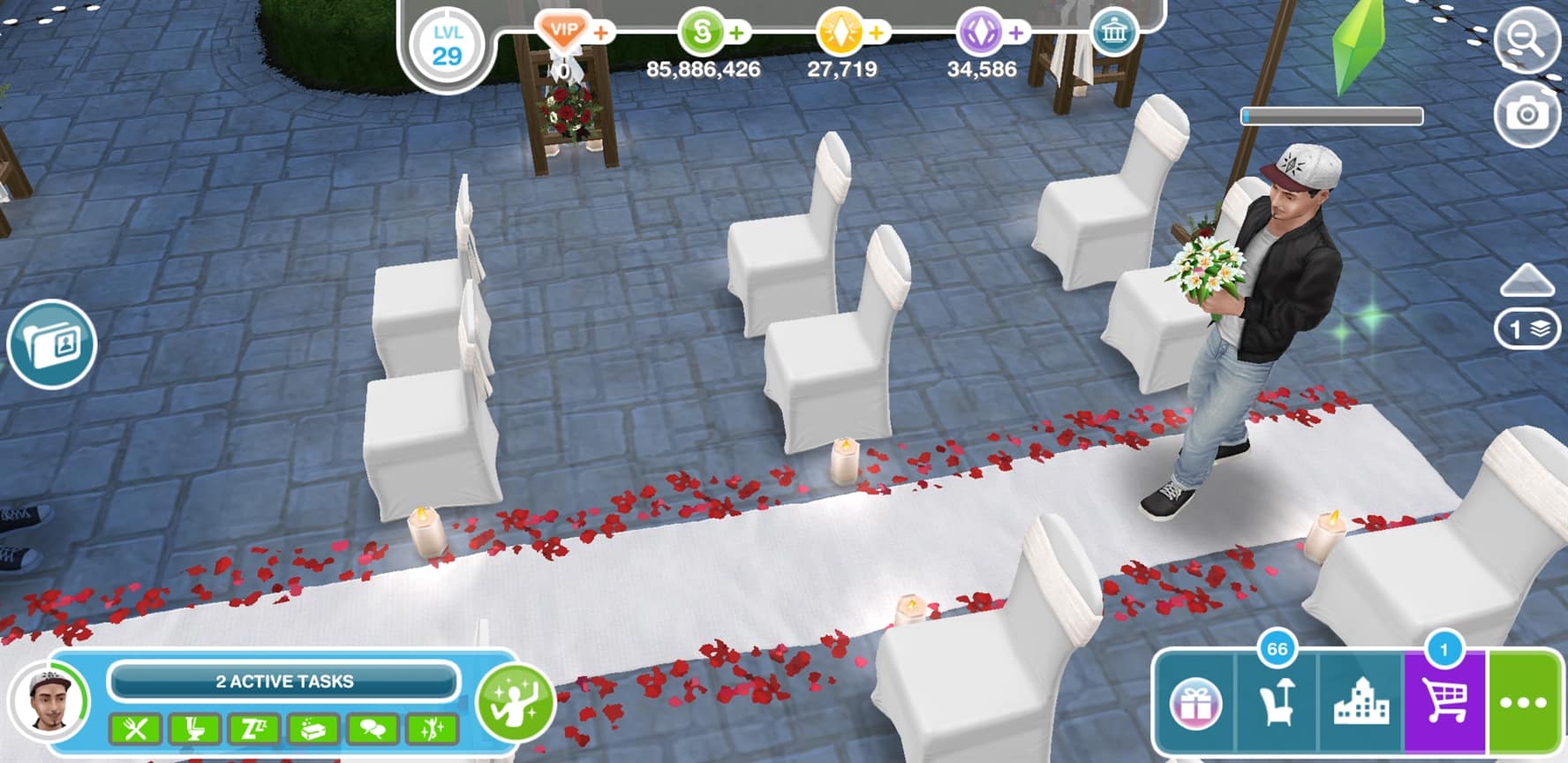The height and width of the screenshot is (763, 1568).
Task: Open the gift box rewards menu
Action: click(1195, 704)
